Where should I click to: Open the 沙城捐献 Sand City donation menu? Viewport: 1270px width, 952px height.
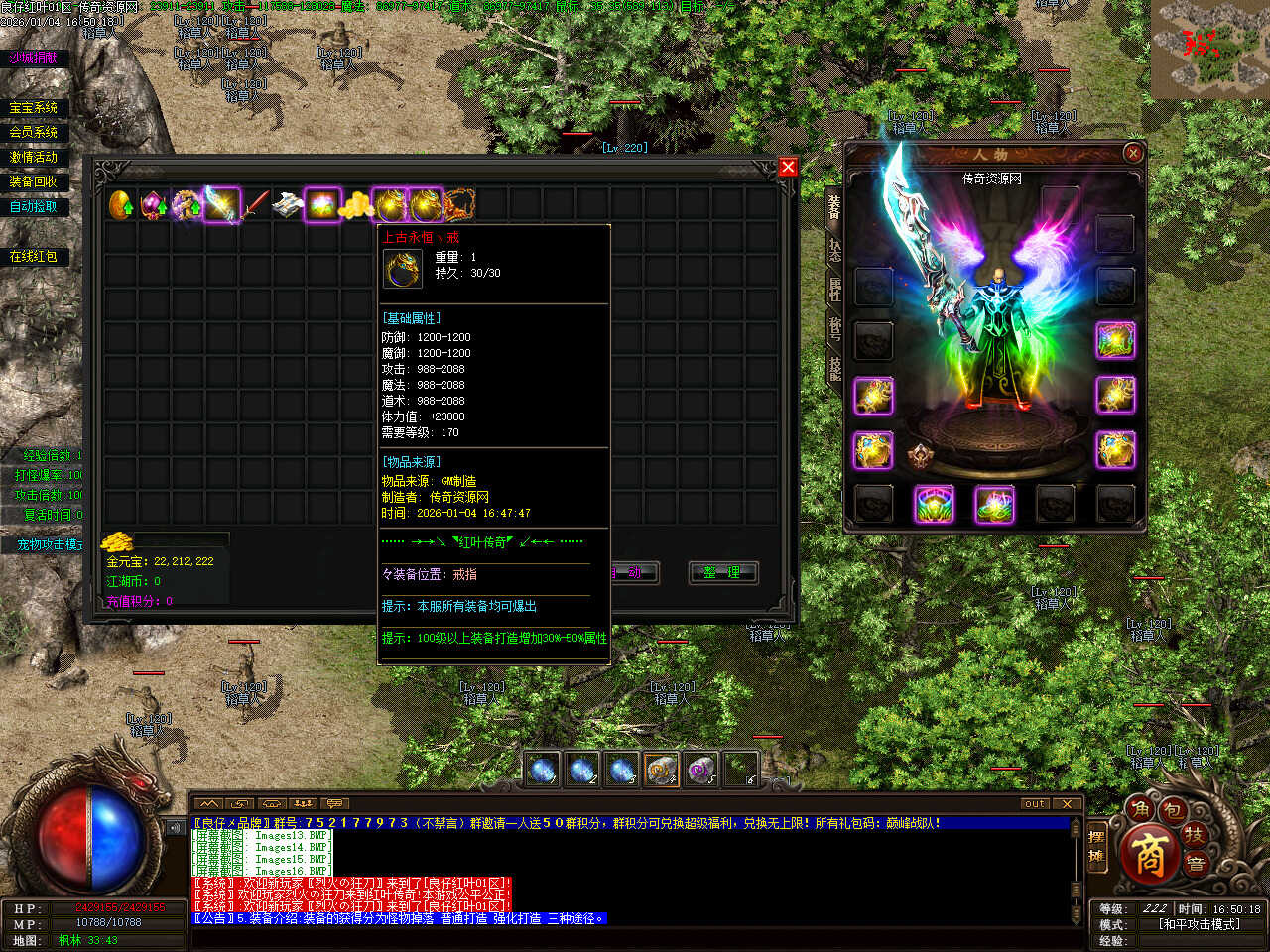pos(34,58)
